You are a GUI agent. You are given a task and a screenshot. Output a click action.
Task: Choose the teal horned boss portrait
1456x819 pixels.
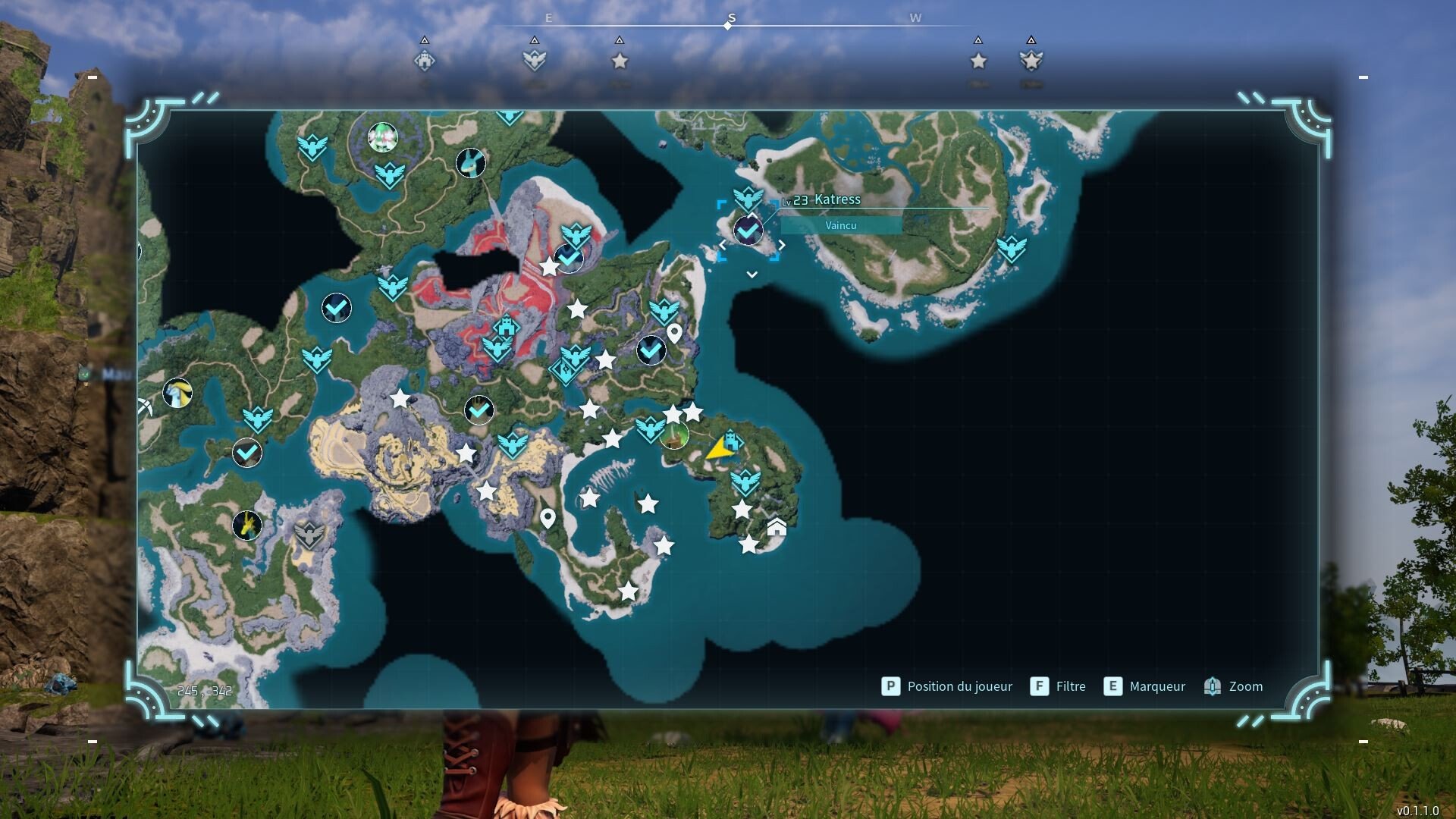click(471, 162)
